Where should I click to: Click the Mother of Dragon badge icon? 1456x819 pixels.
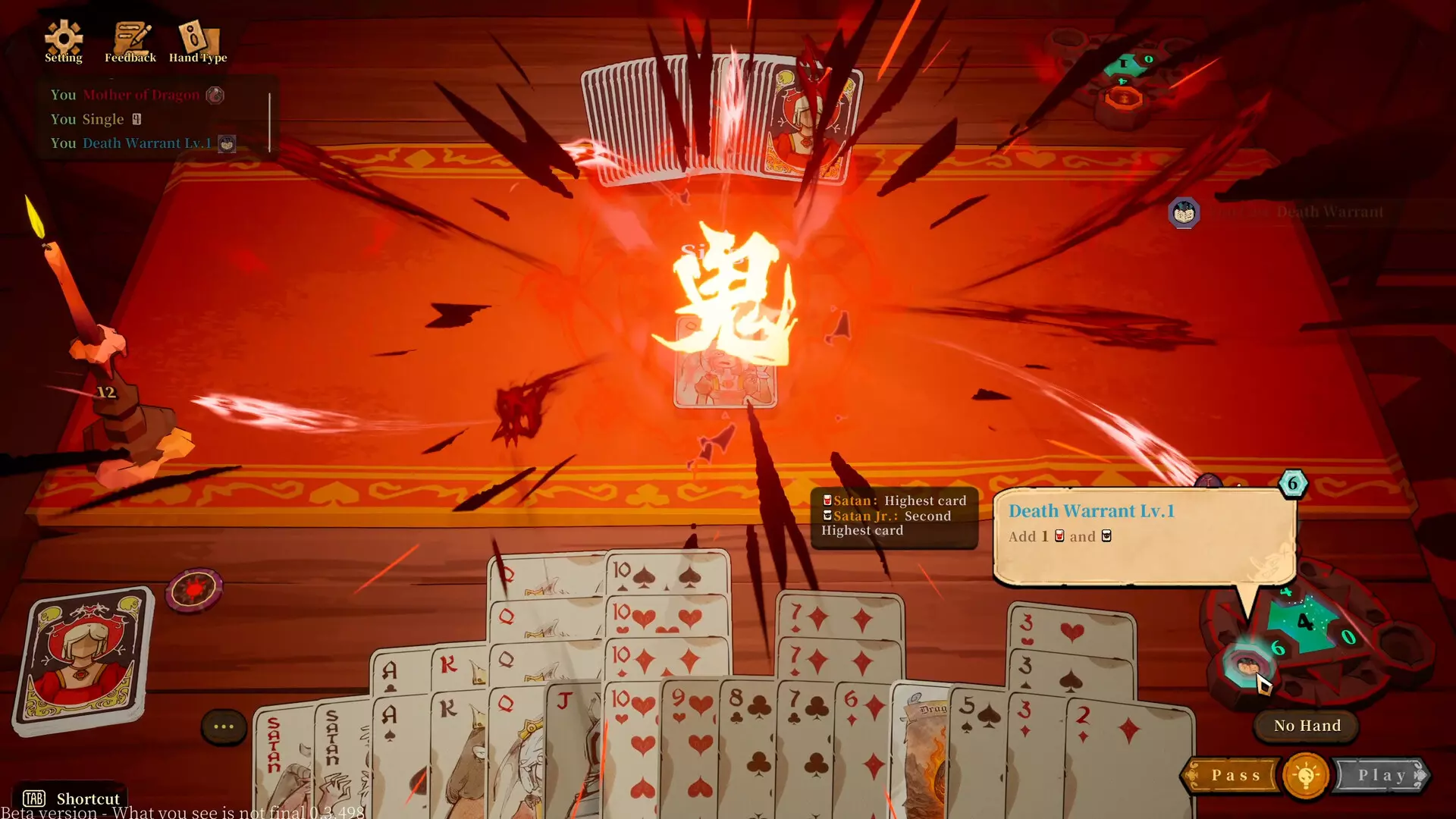click(215, 96)
